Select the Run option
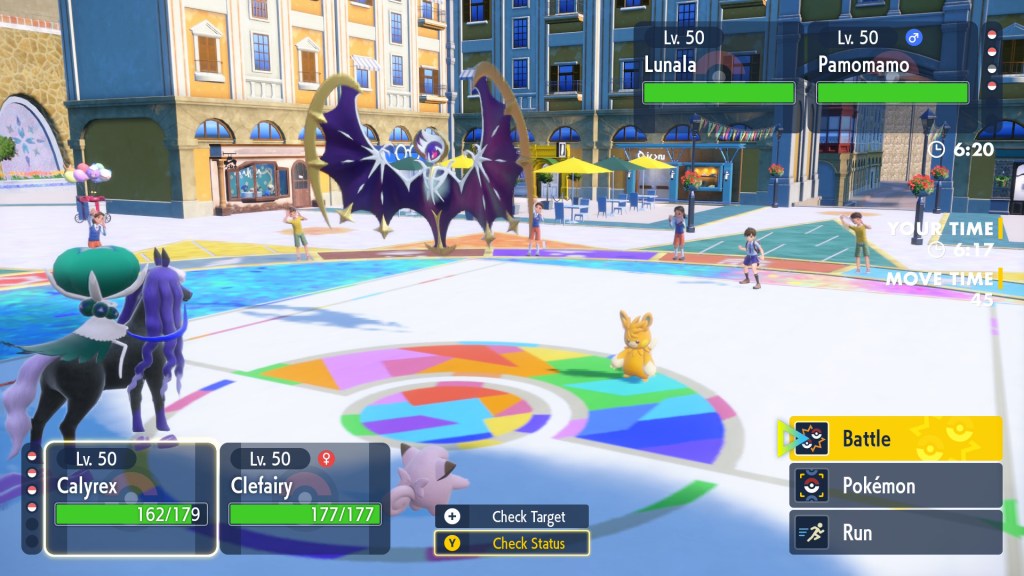 click(895, 533)
